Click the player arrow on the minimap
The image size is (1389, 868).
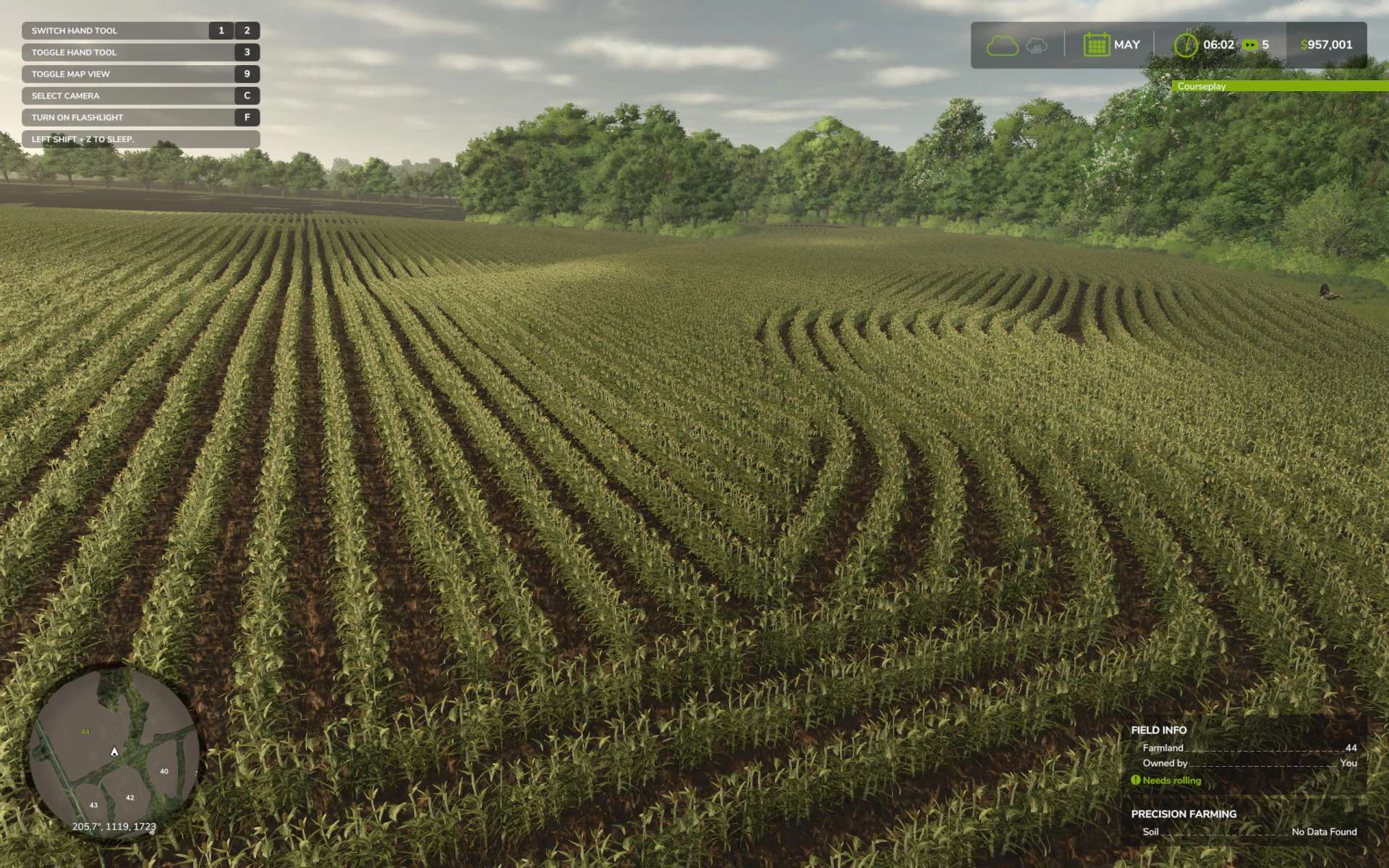pyautogui.click(x=114, y=752)
